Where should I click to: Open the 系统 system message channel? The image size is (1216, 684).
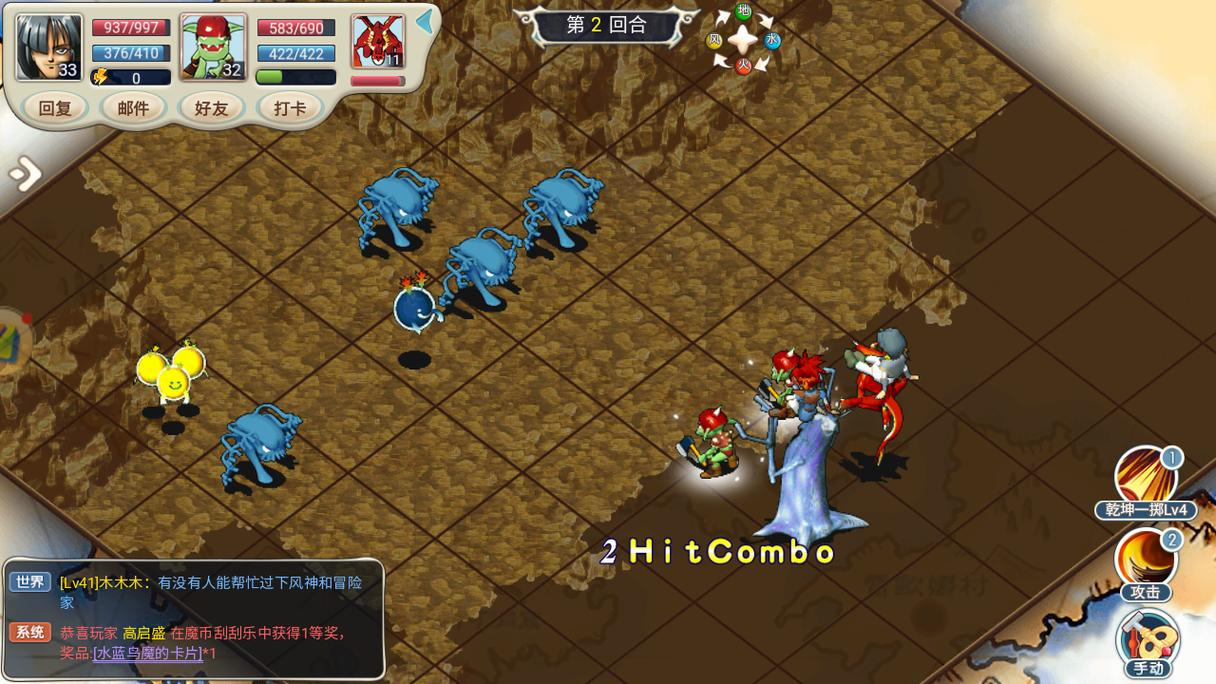click(x=29, y=632)
